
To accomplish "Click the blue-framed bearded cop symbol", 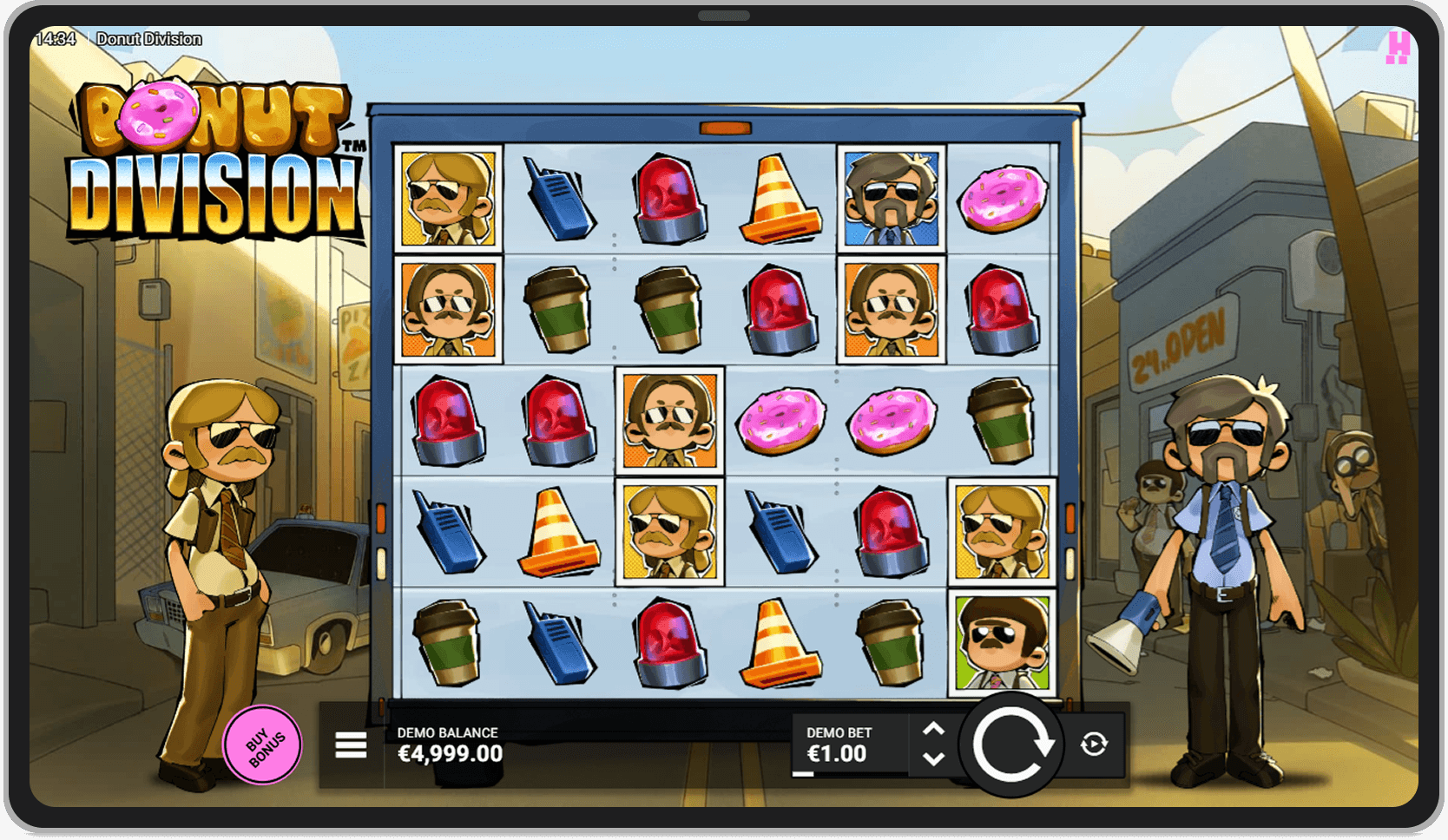I will [x=892, y=198].
